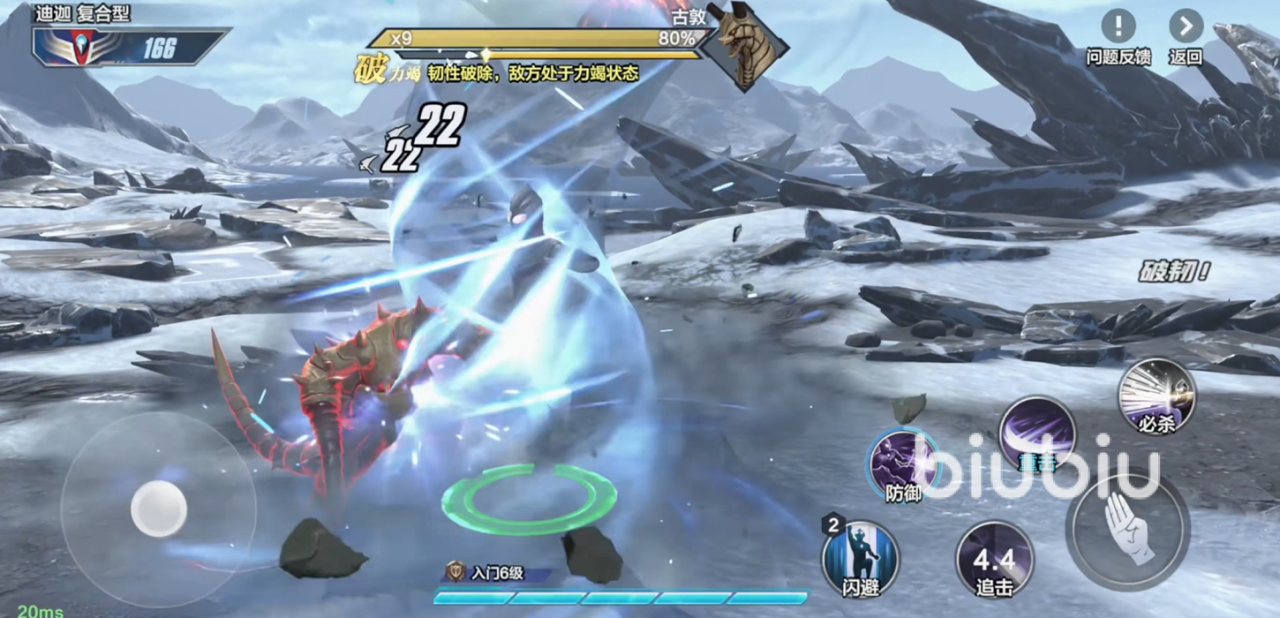The width and height of the screenshot is (1280, 618).
Task: Unleash the 必杀 ultimate skill
Action: [x=1156, y=394]
